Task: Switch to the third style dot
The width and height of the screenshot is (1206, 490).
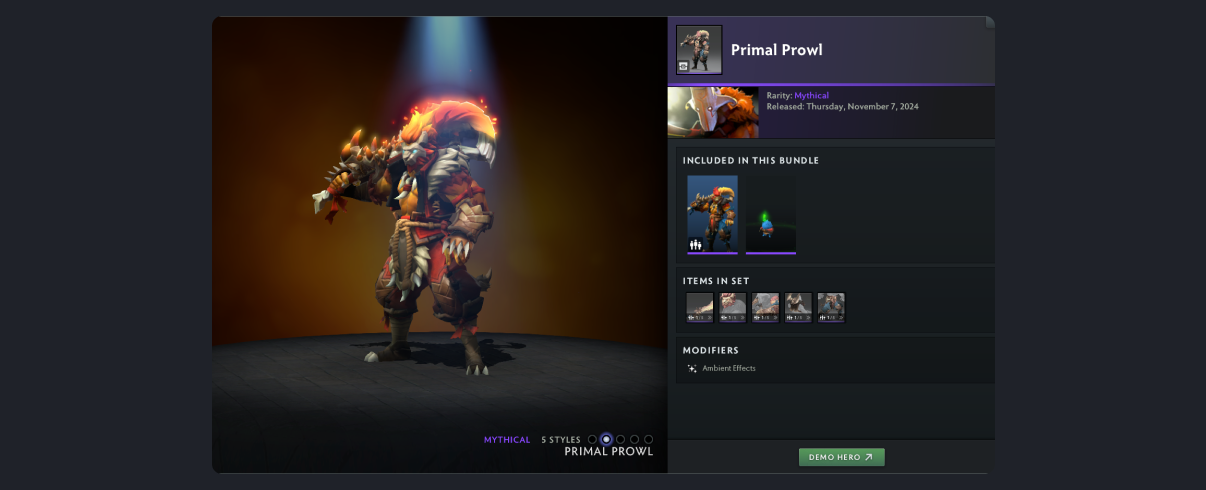Action: 620,439
